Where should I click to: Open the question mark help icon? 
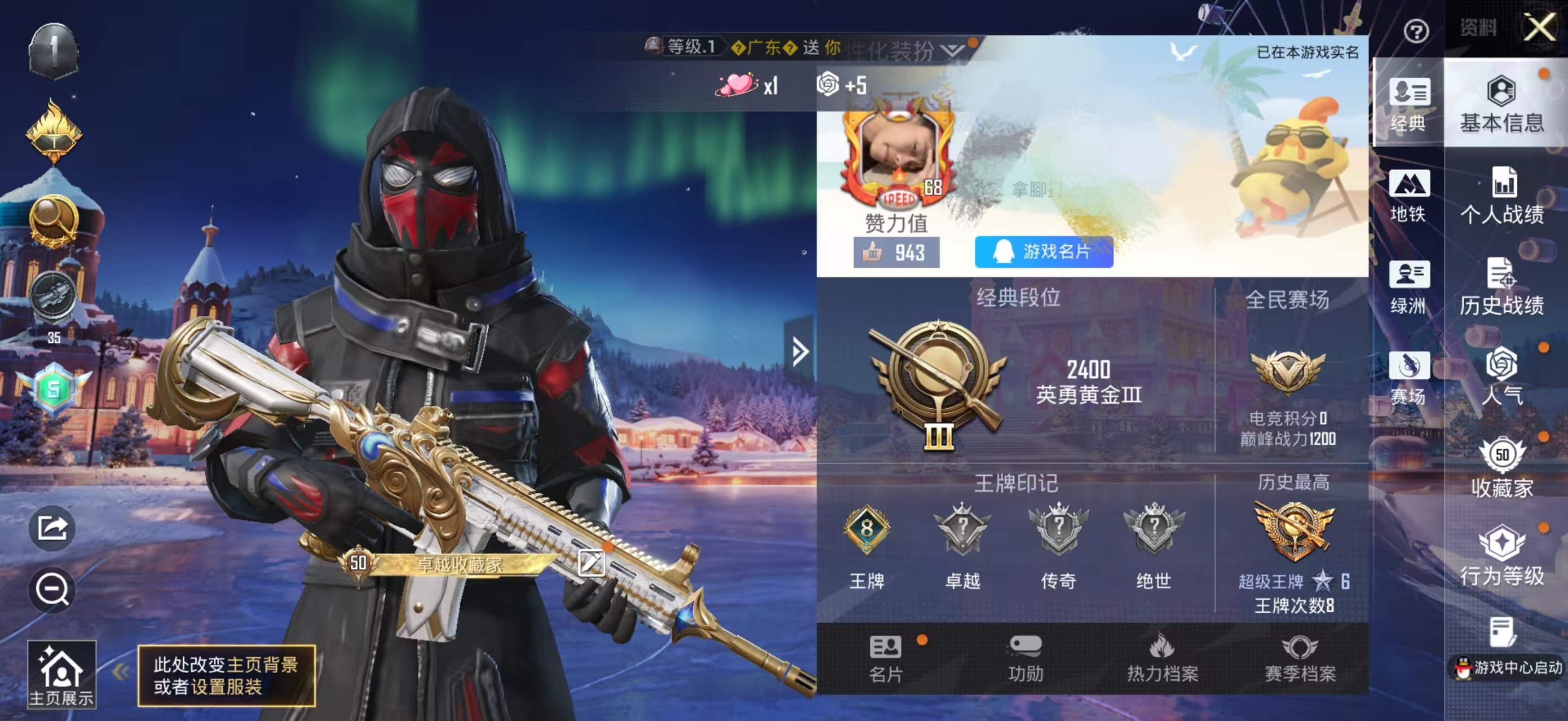1415,30
